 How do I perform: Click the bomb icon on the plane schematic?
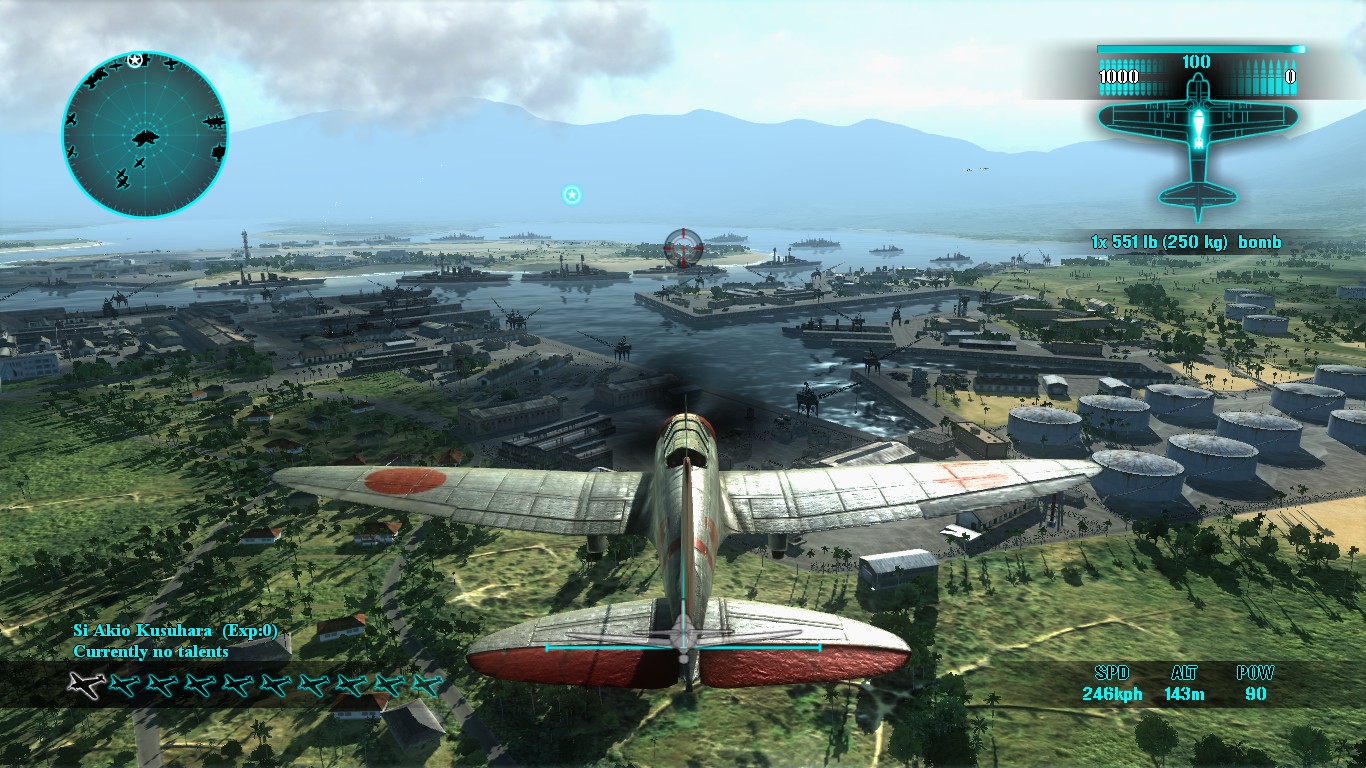(x=1197, y=128)
